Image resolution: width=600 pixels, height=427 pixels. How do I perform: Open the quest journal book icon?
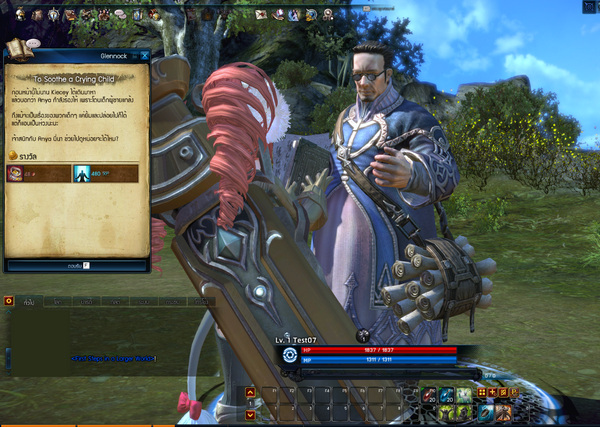[x=15, y=49]
